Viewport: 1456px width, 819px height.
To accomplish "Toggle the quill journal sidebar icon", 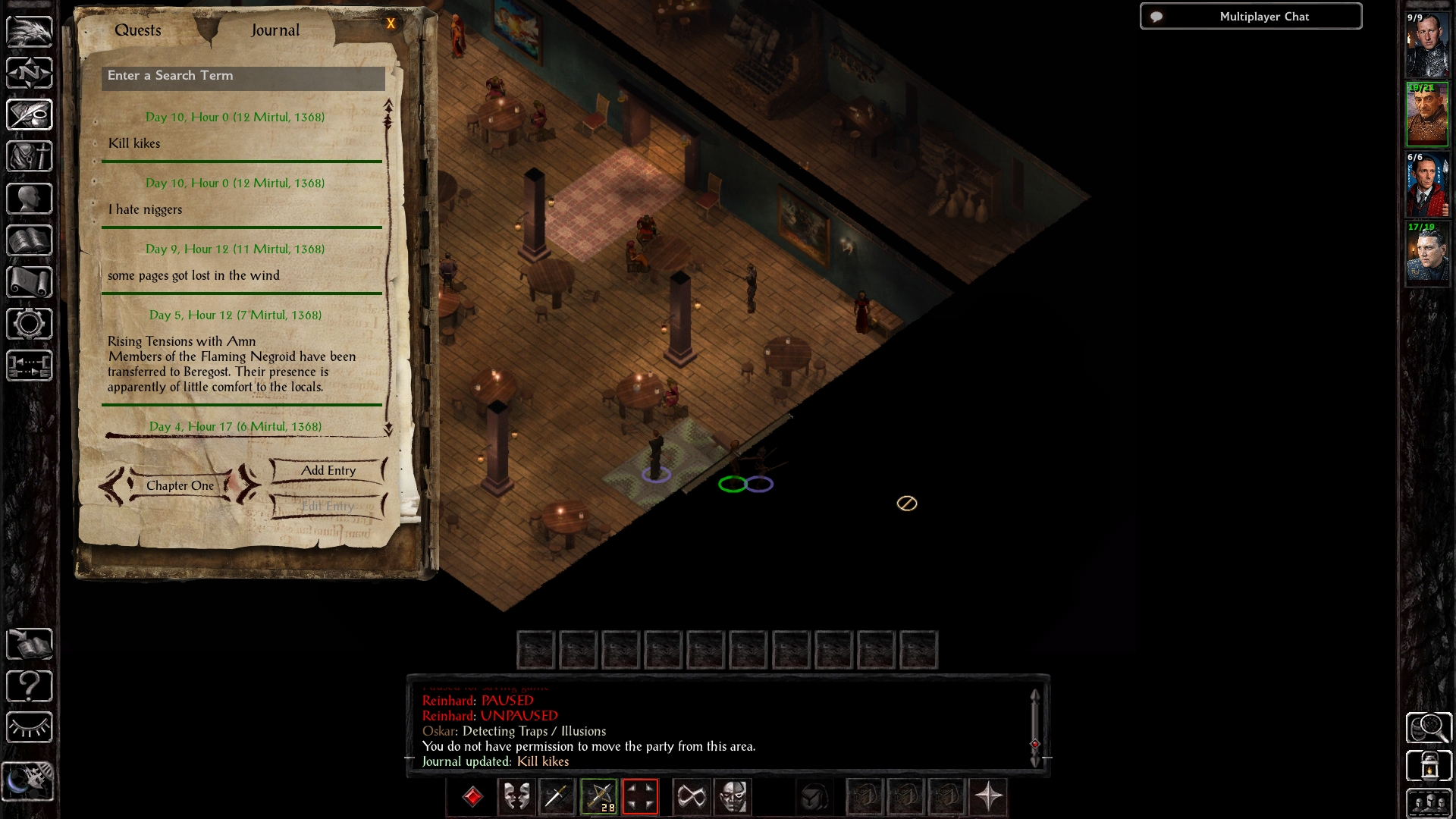I will [30, 115].
